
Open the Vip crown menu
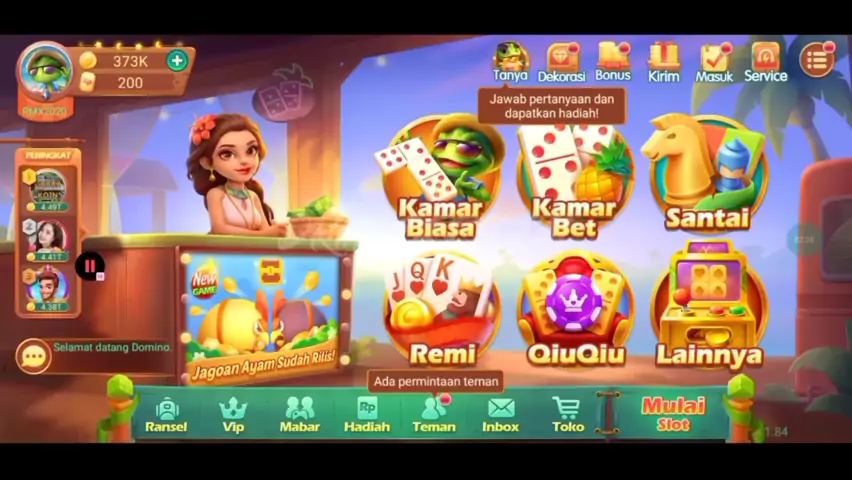(233, 414)
